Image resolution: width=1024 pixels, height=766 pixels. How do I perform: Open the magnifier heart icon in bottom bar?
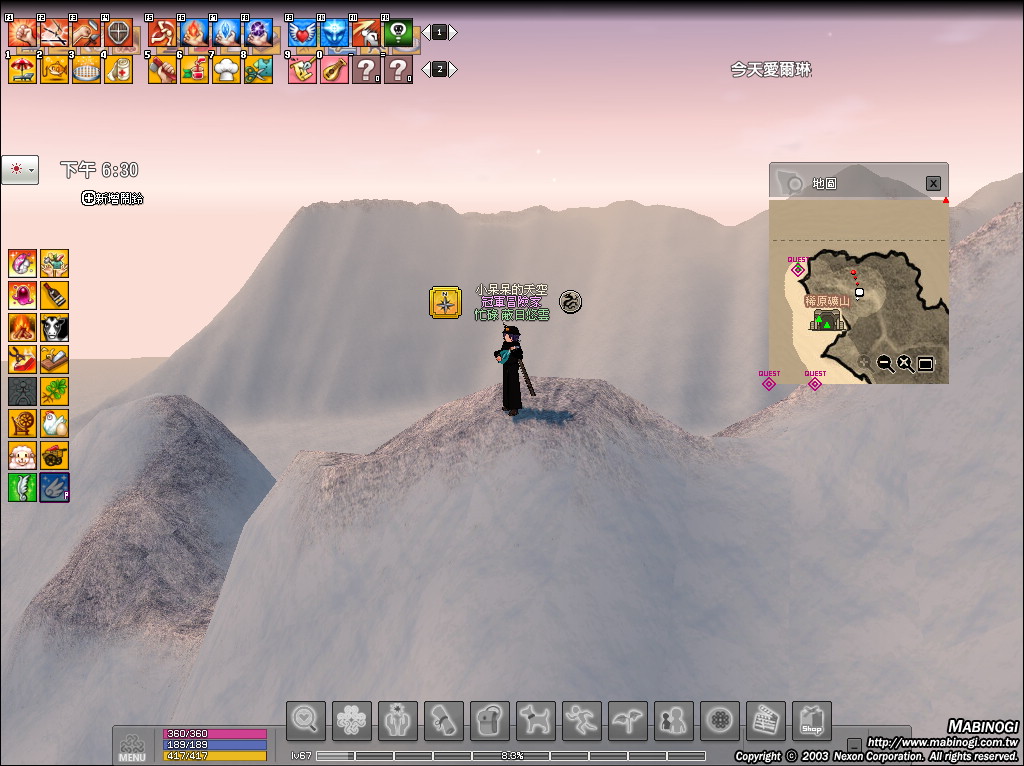click(x=305, y=720)
